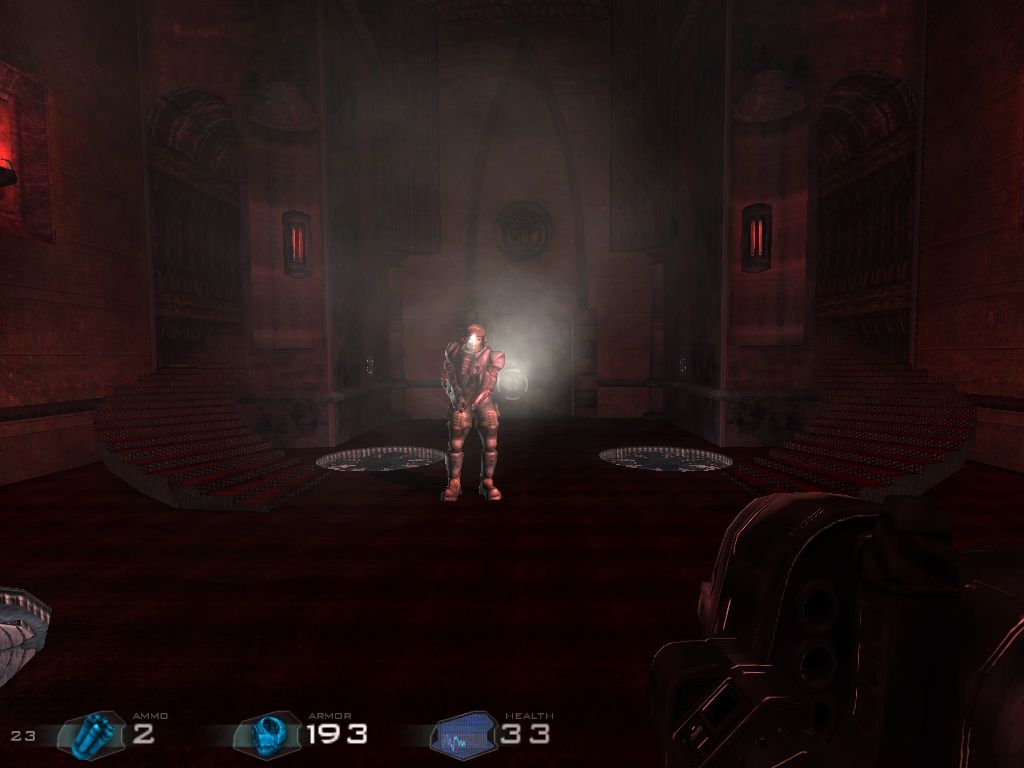Click the health monitor icon
The image size is (1024, 768).
[x=464, y=735]
